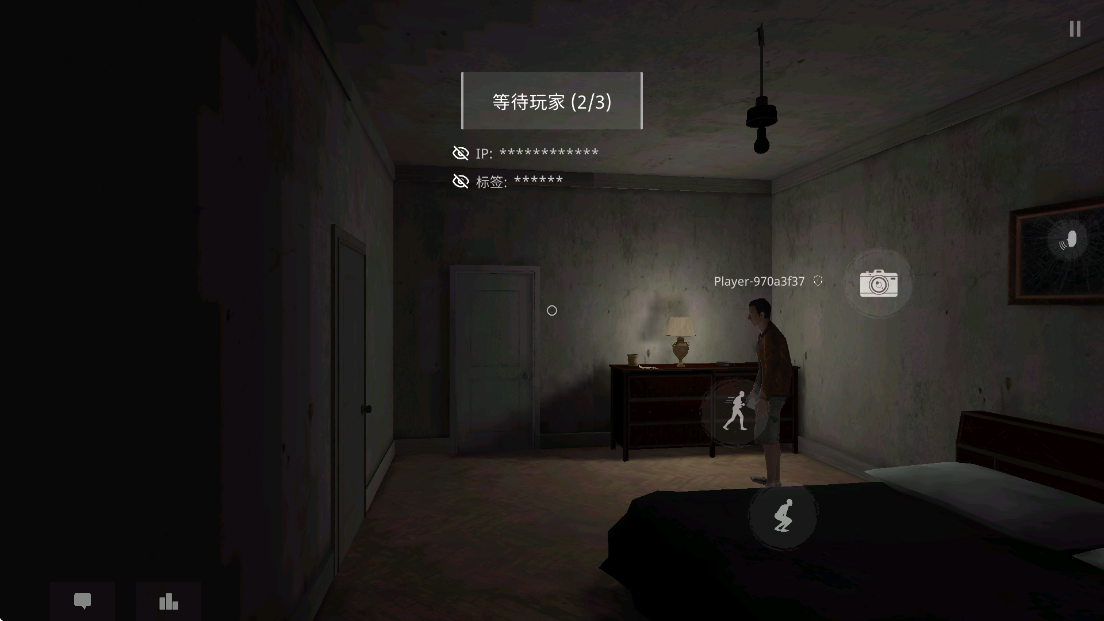Reveal the hidden IP address
1104x621 pixels.
pos(461,153)
